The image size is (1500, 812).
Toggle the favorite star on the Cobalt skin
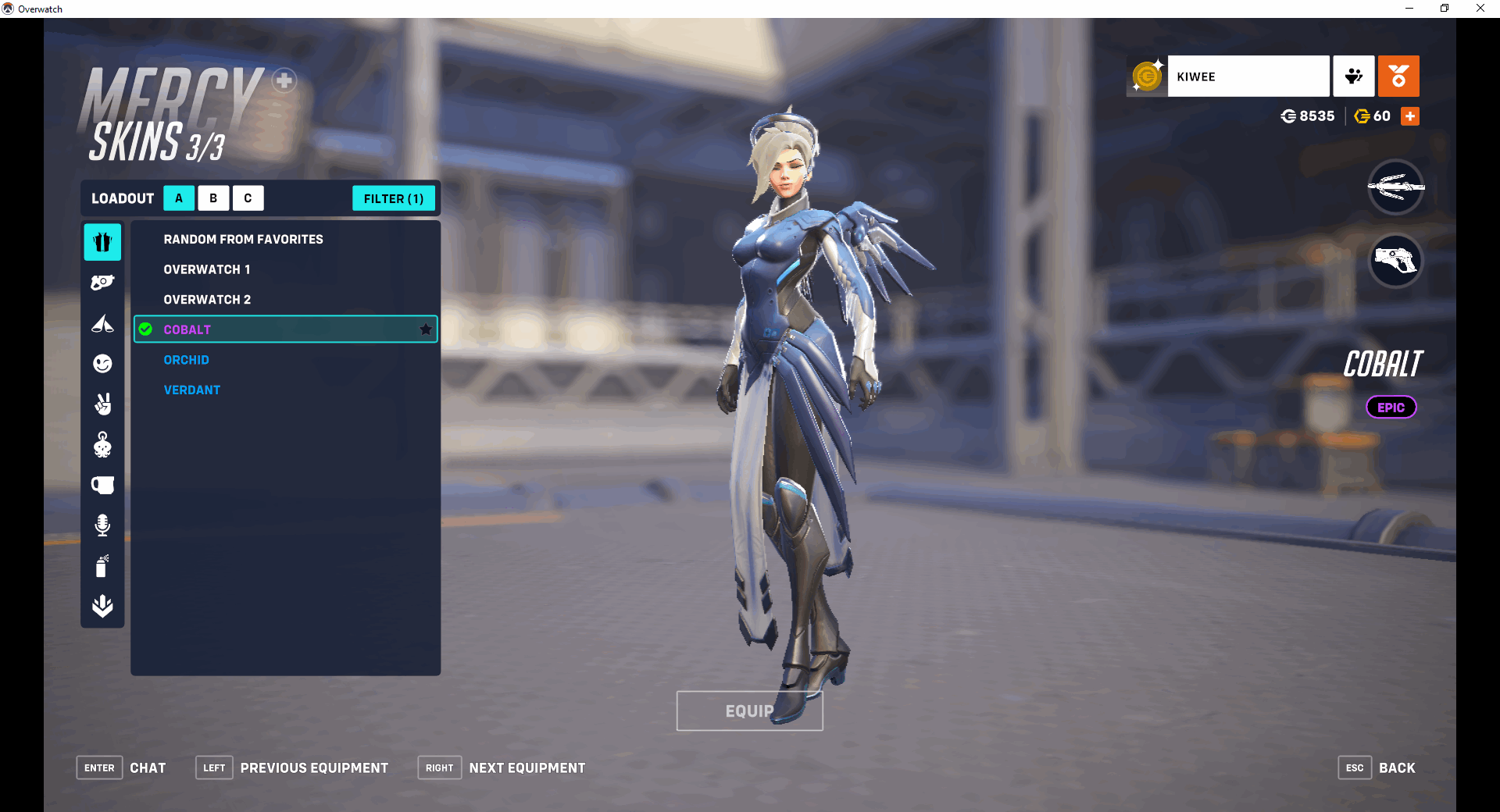coord(426,329)
